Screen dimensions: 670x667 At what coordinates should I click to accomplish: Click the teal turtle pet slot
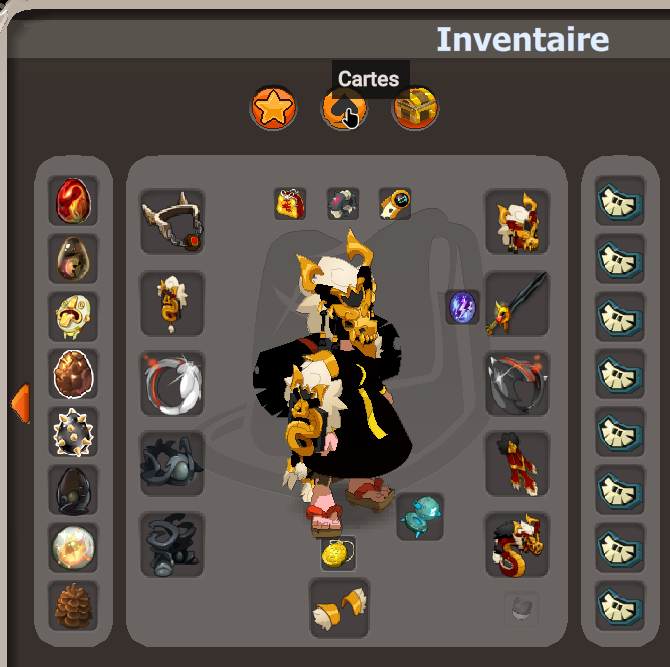point(420,516)
